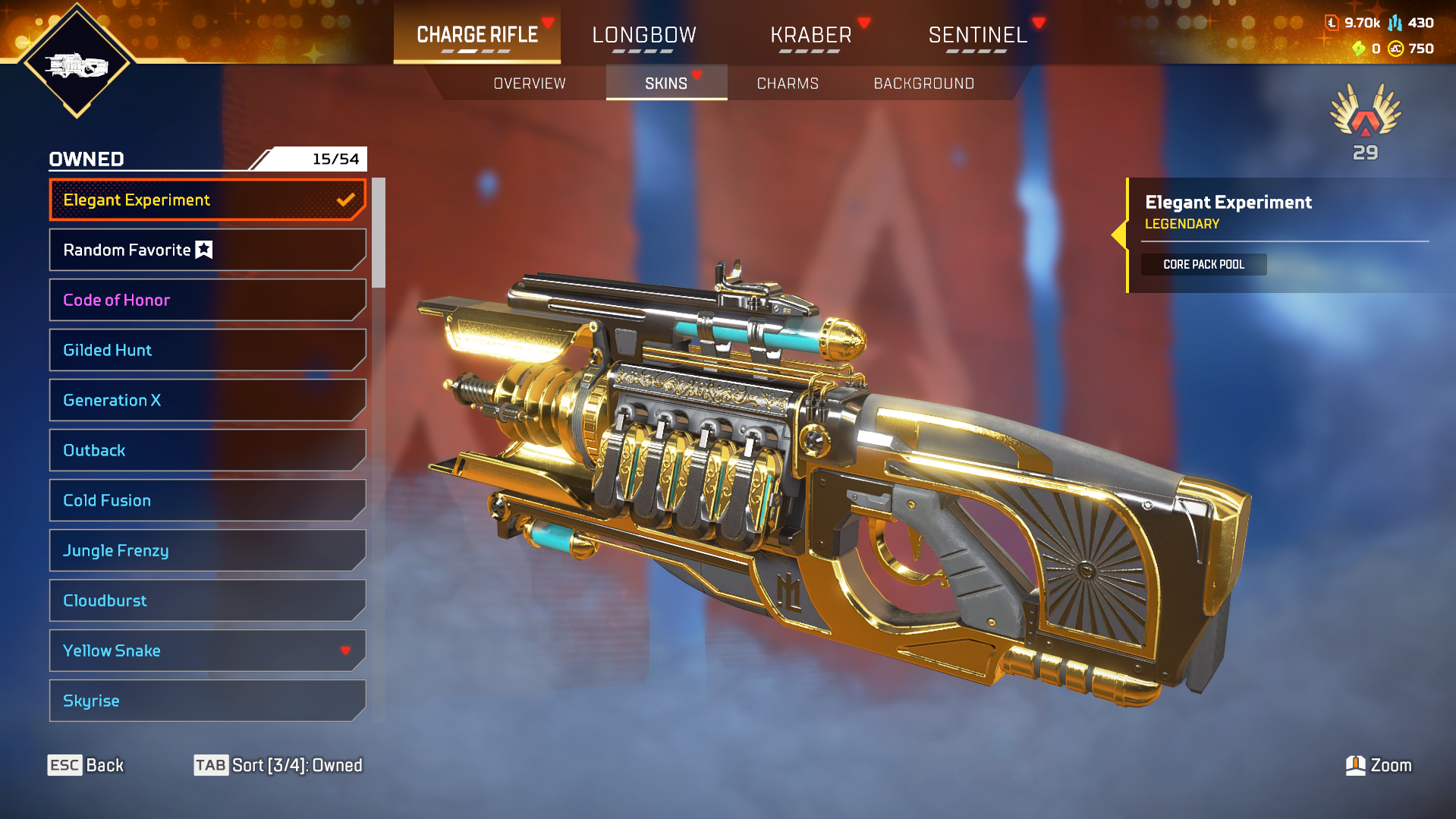Show the Overview sub-tab
The image size is (1456, 819).
(530, 83)
